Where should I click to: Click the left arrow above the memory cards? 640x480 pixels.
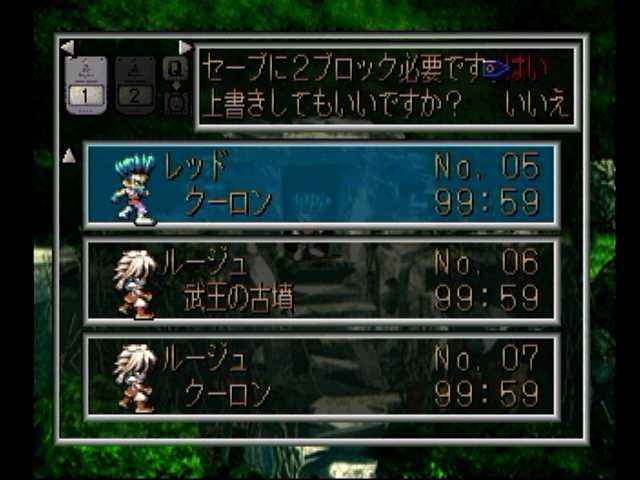pyautogui.click(x=67, y=47)
